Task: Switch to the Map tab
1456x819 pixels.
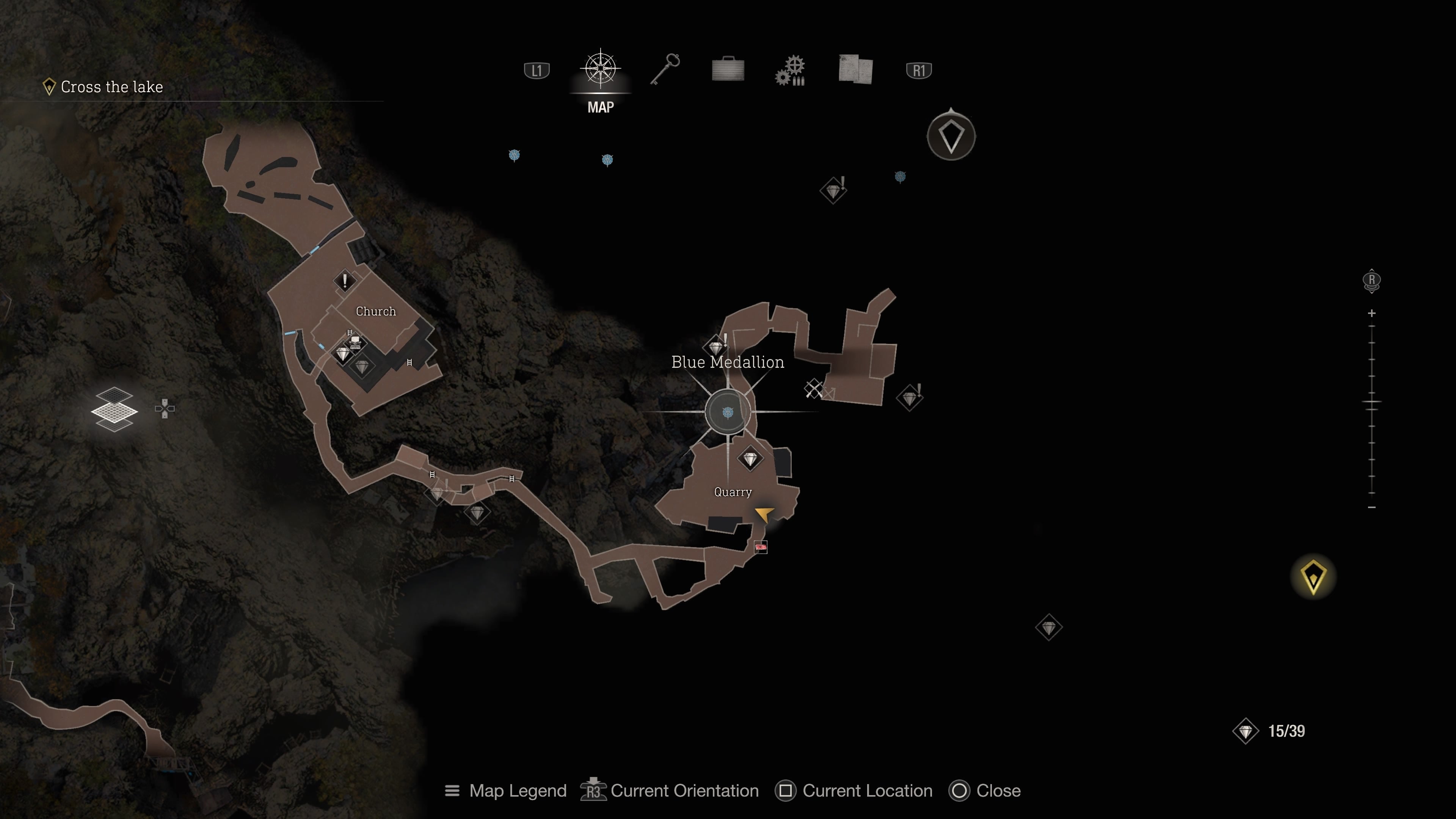Action: pos(600,70)
